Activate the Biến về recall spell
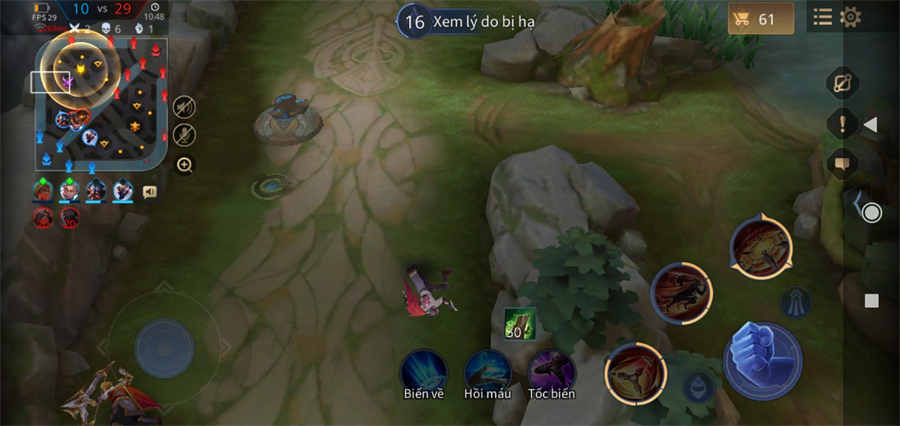900x426 pixels. click(423, 371)
